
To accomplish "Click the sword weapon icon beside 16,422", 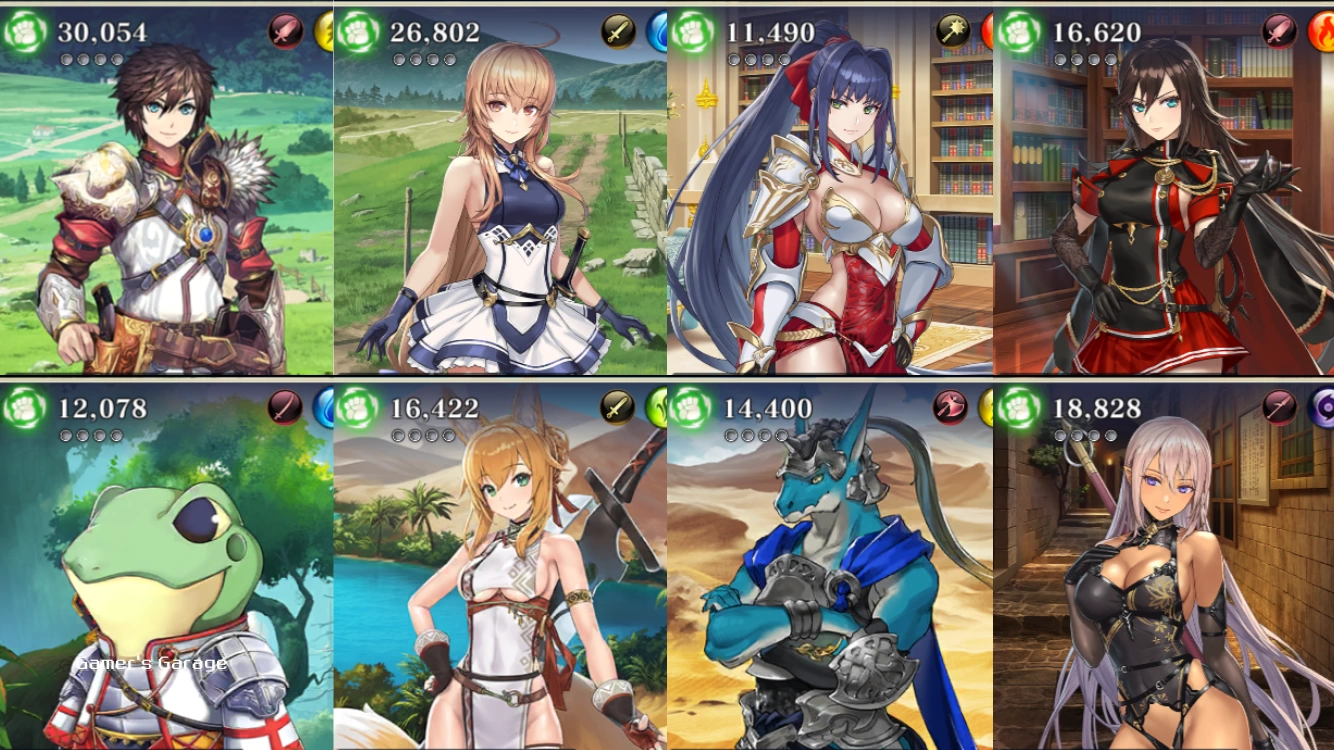I will click(x=618, y=408).
